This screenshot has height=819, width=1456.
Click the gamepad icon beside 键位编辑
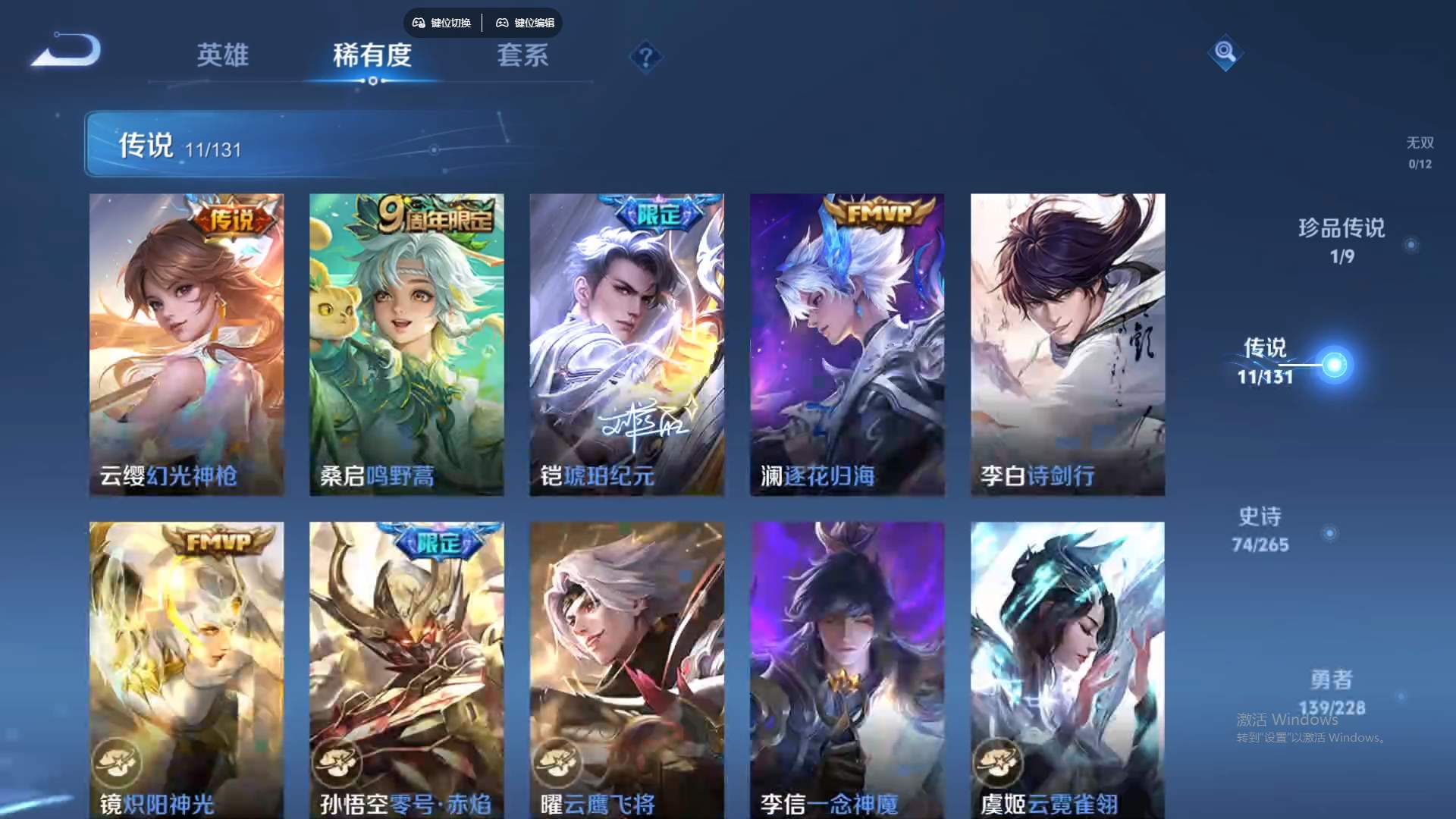click(503, 23)
